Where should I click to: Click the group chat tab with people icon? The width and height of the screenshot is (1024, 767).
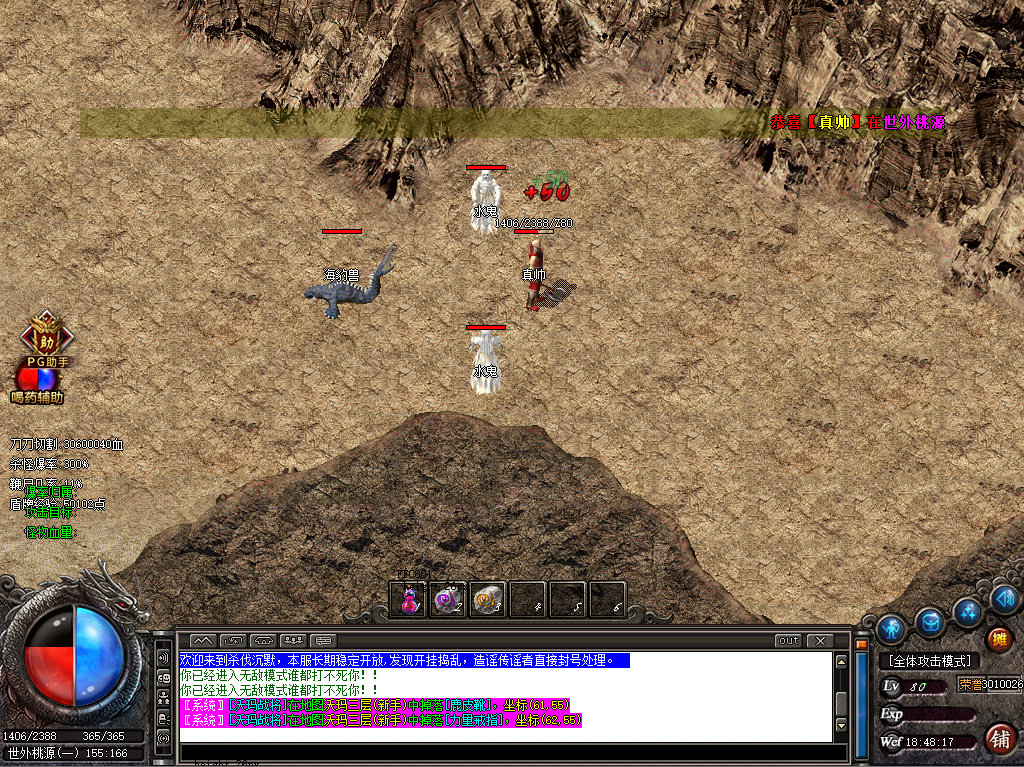[x=294, y=640]
